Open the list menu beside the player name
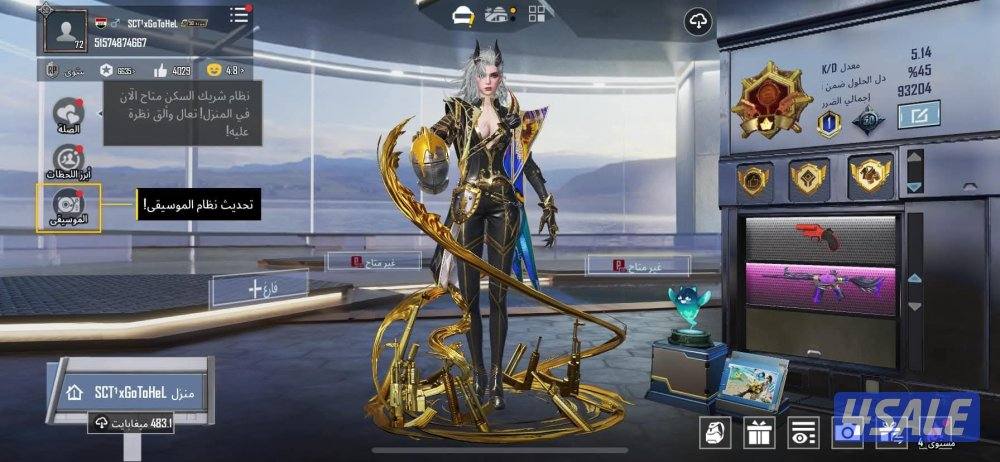The image size is (1000, 462). click(x=238, y=15)
